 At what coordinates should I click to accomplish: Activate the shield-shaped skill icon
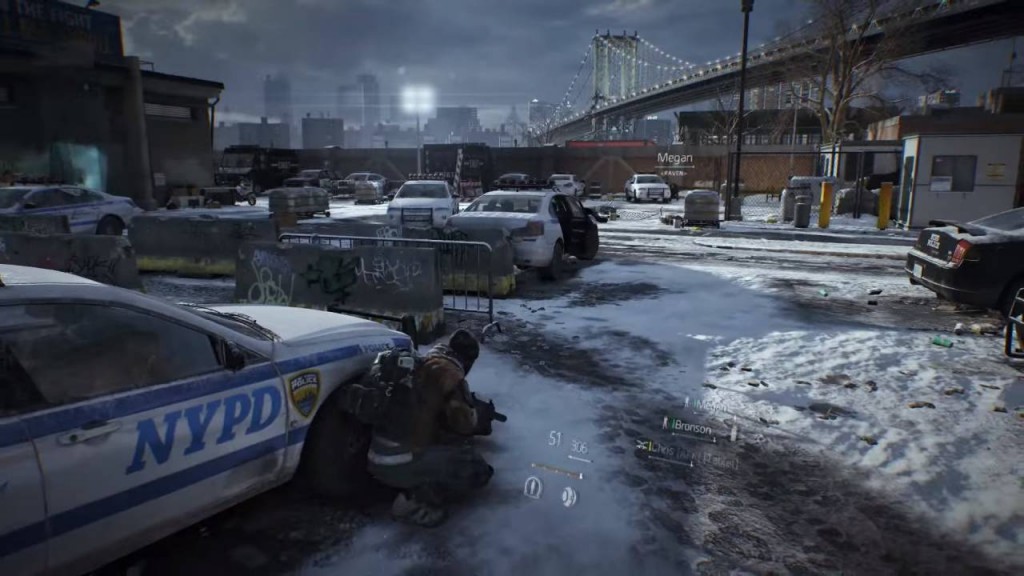coord(533,487)
